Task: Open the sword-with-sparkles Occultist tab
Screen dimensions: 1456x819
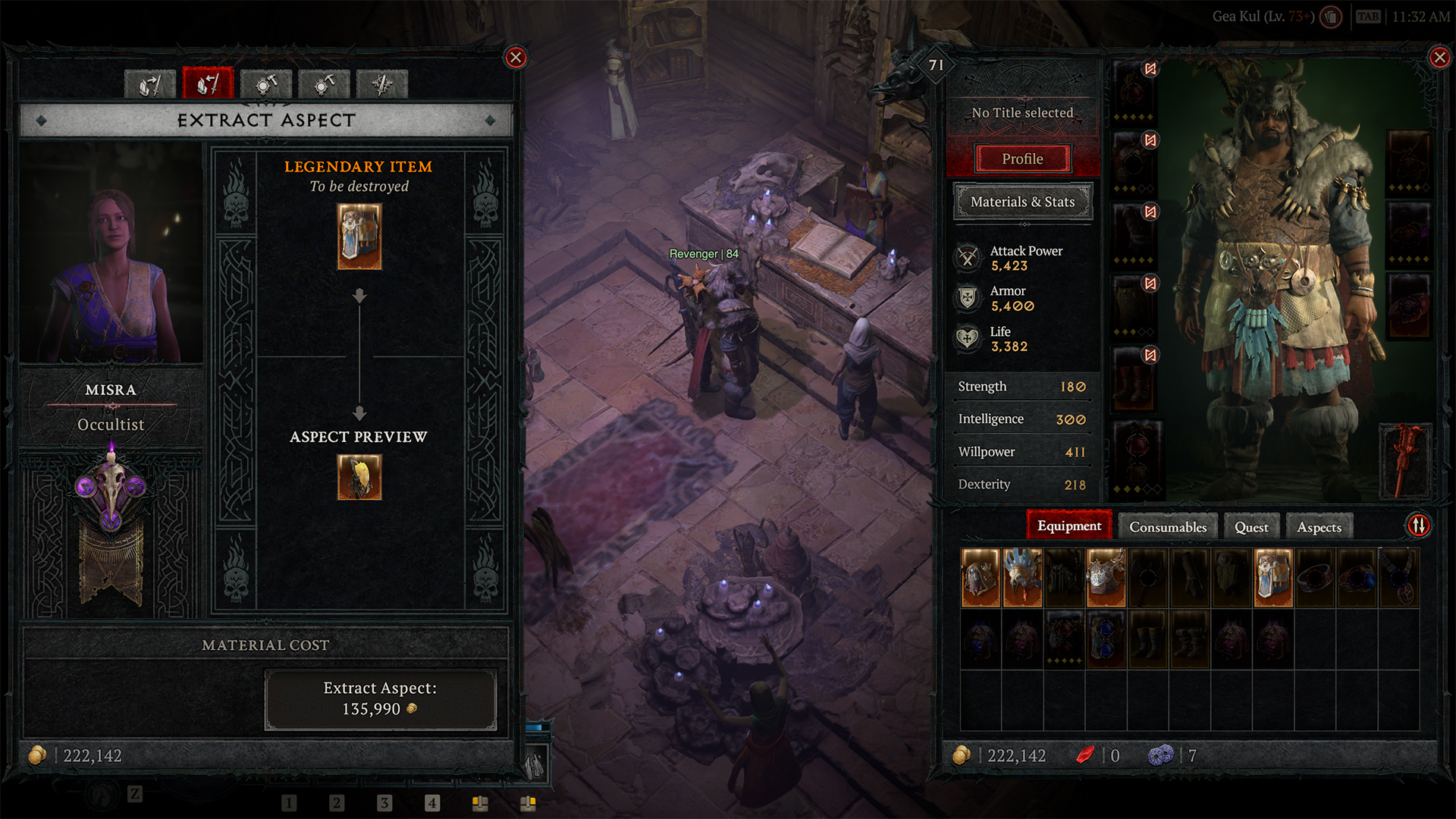Action: click(382, 84)
